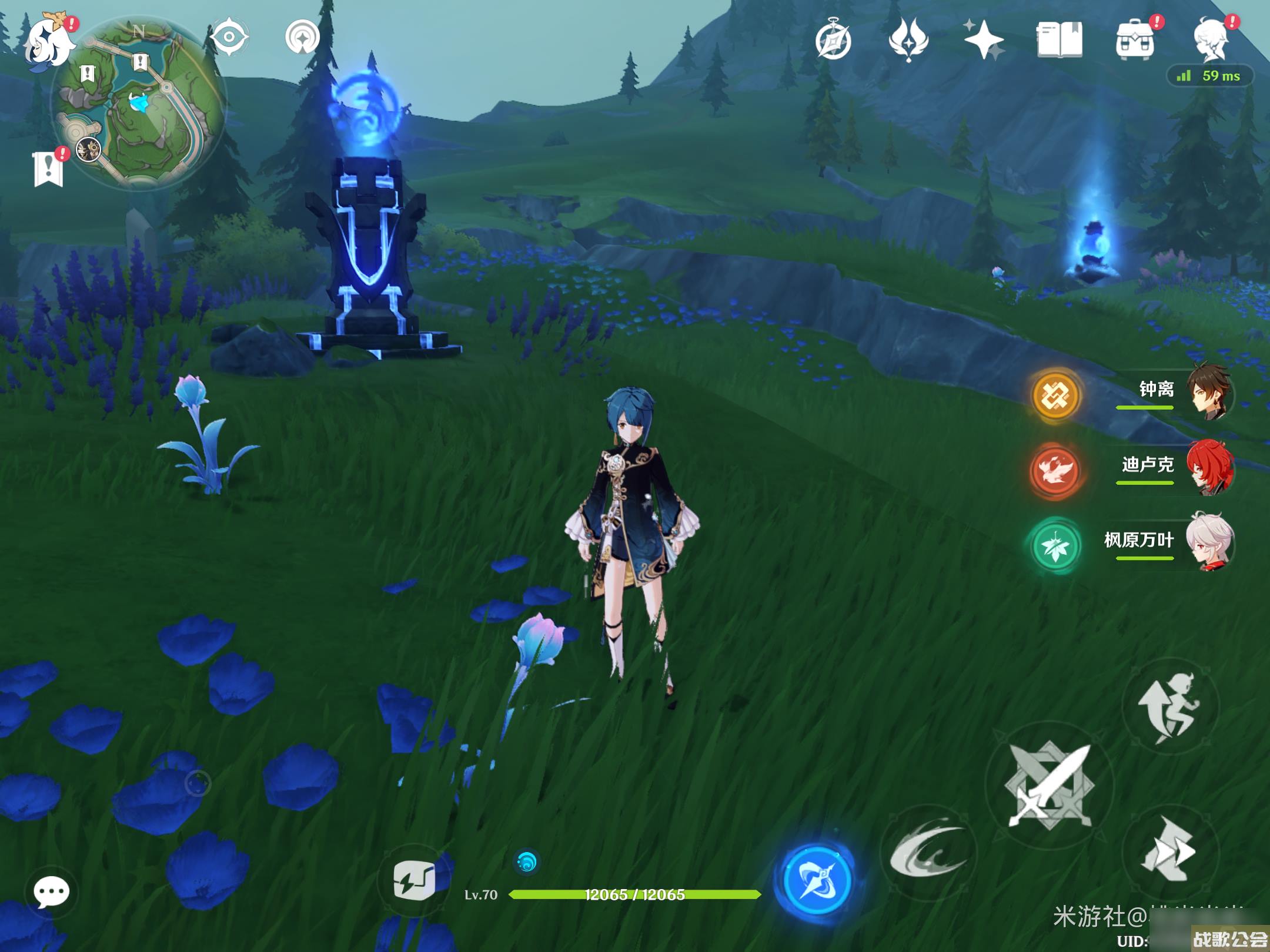
Task: Open the Adventurer Handbook book icon
Action: pos(1059,40)
